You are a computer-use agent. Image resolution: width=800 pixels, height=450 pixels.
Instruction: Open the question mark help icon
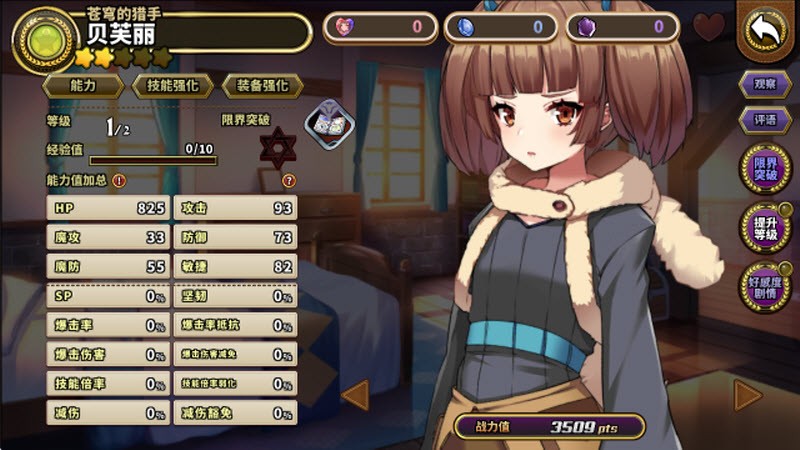point(289,181)
